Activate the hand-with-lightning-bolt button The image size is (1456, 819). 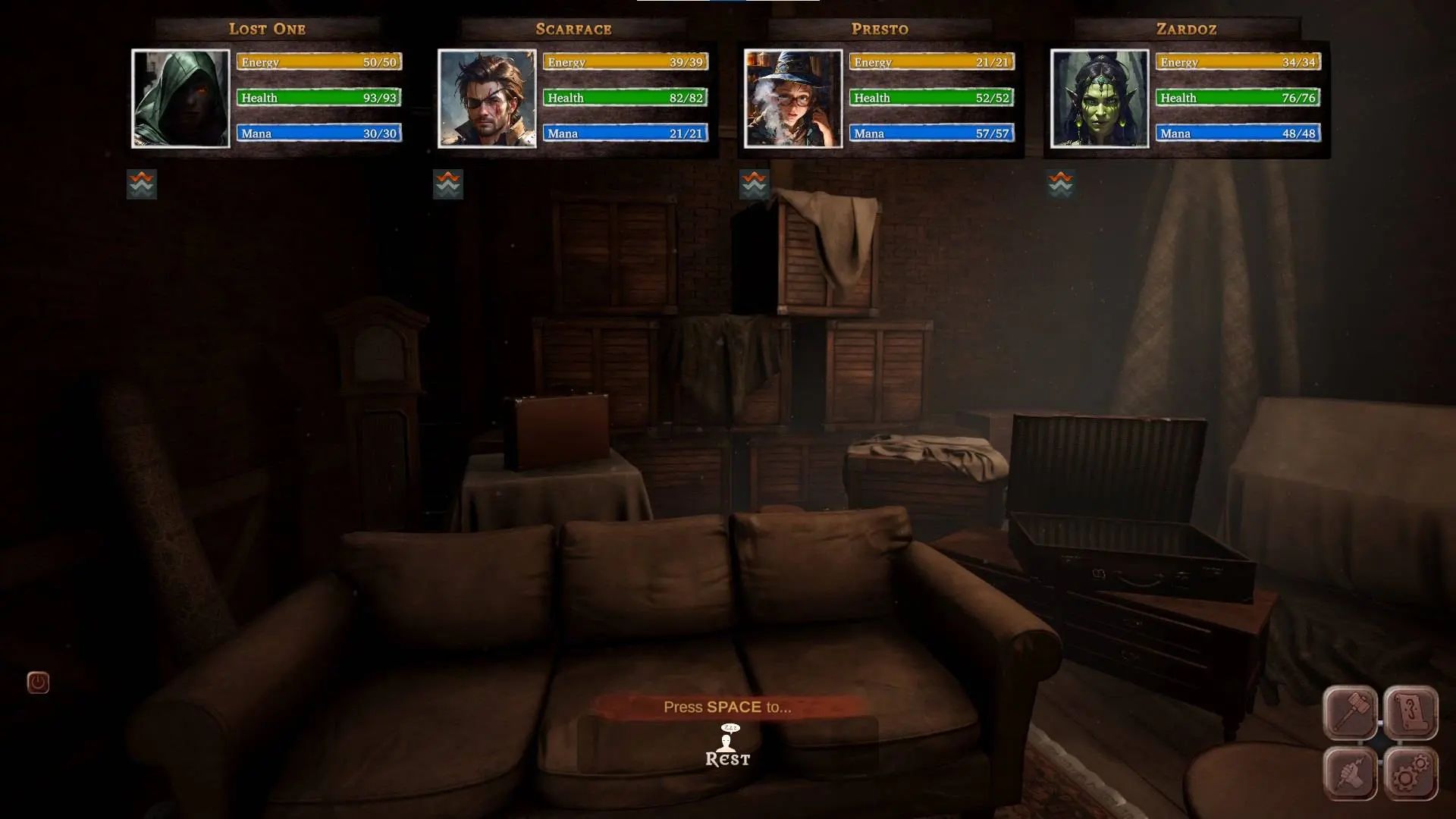pos(1351,774)
